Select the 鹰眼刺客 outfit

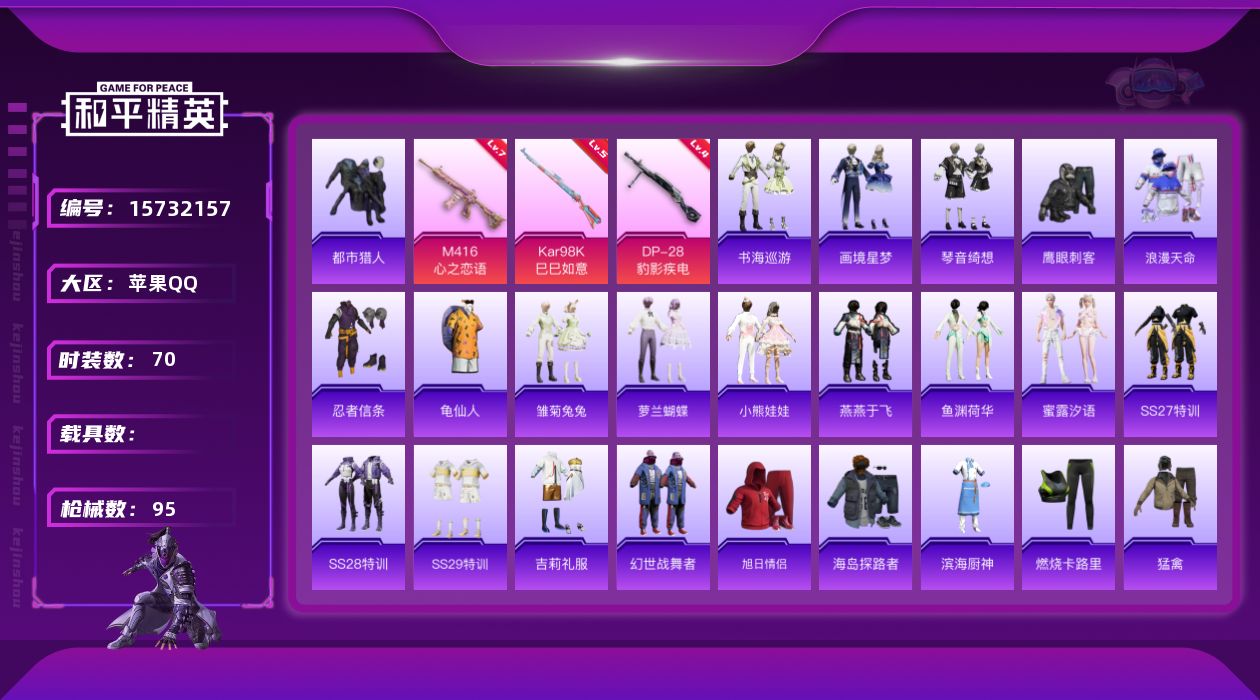point(1068,210)
